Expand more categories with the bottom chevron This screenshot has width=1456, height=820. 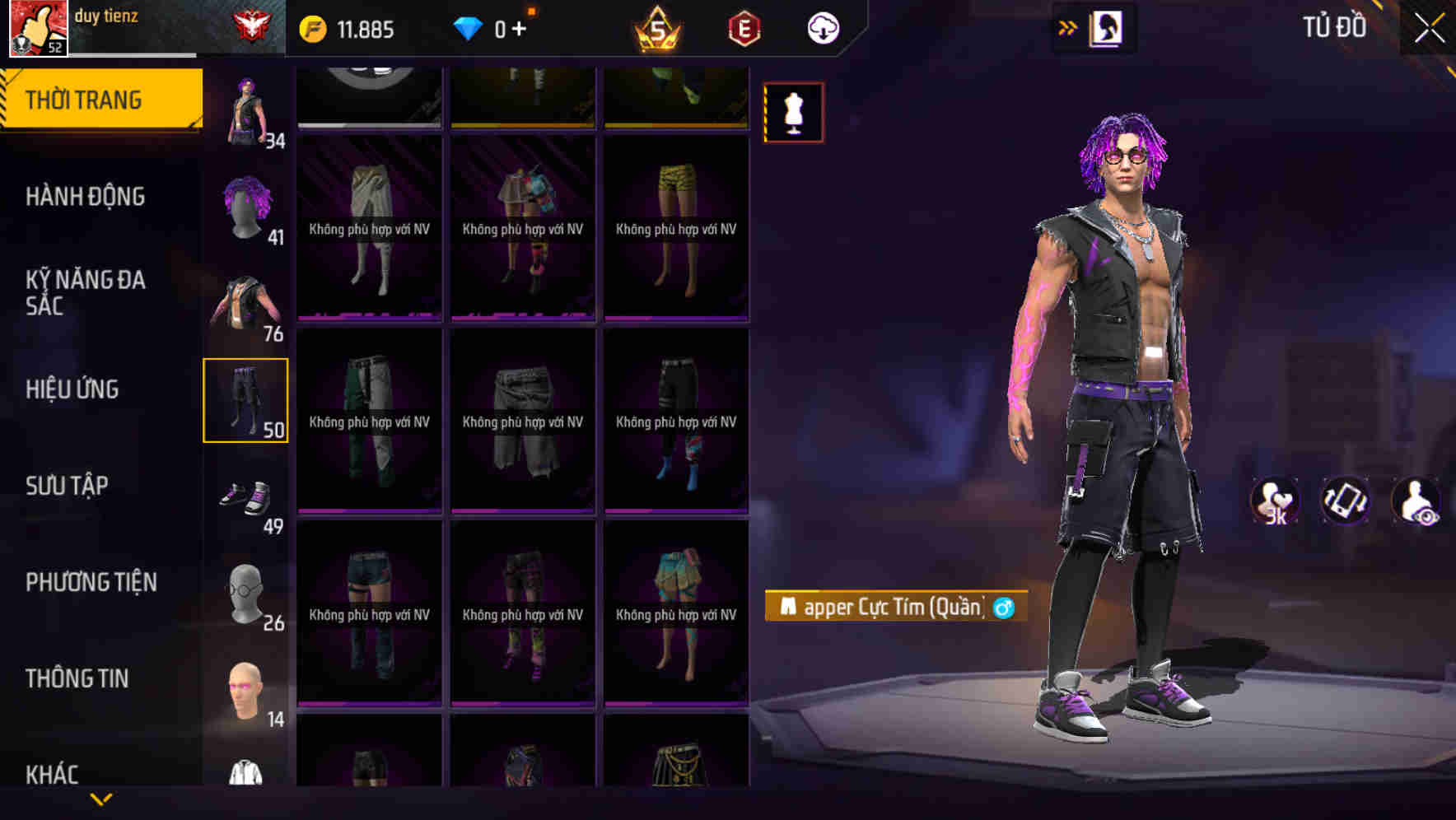coord(101,800)
